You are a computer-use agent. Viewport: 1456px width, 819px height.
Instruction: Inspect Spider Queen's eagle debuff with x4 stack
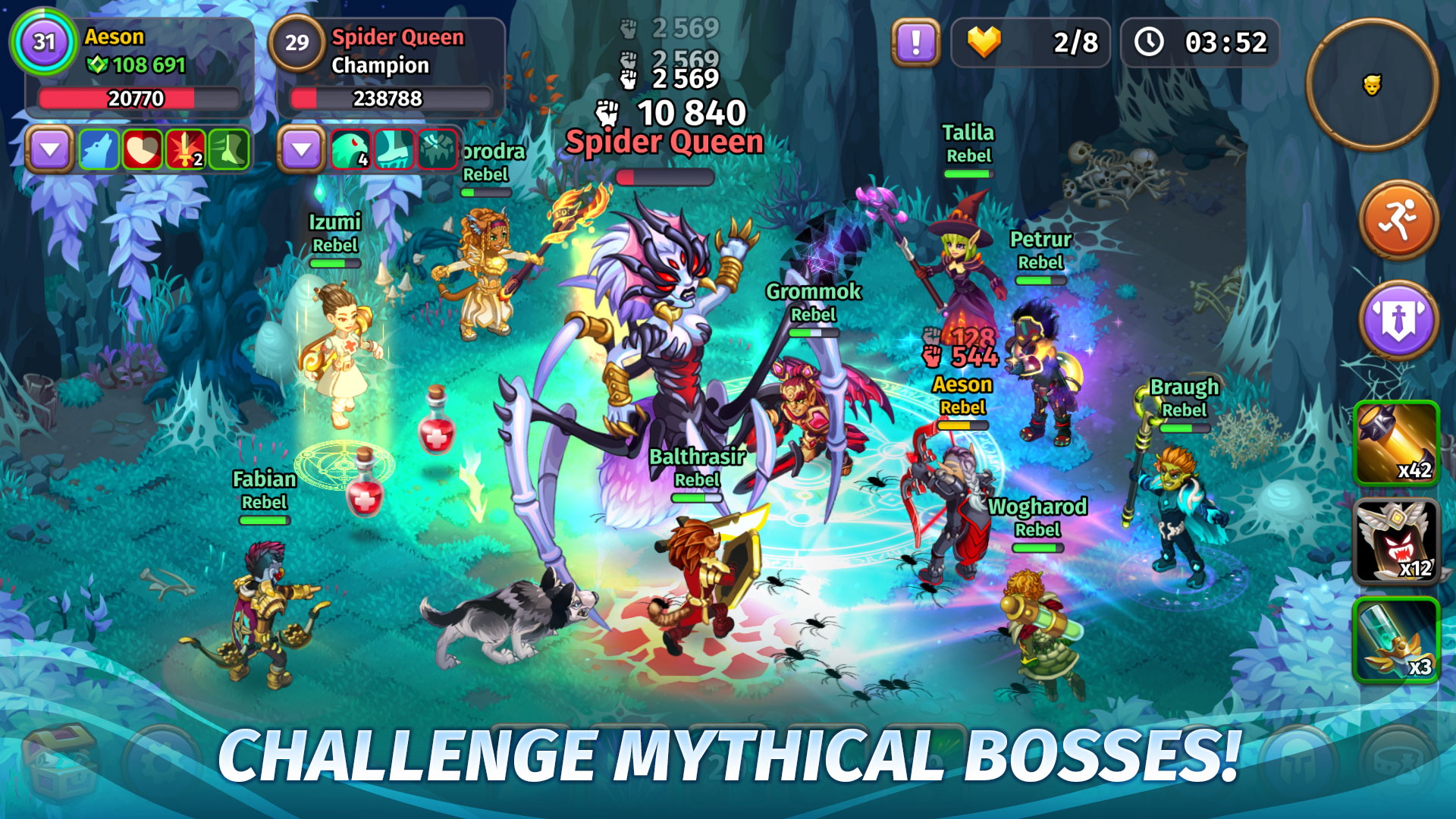pyautogui.click(x=350, y=149)
